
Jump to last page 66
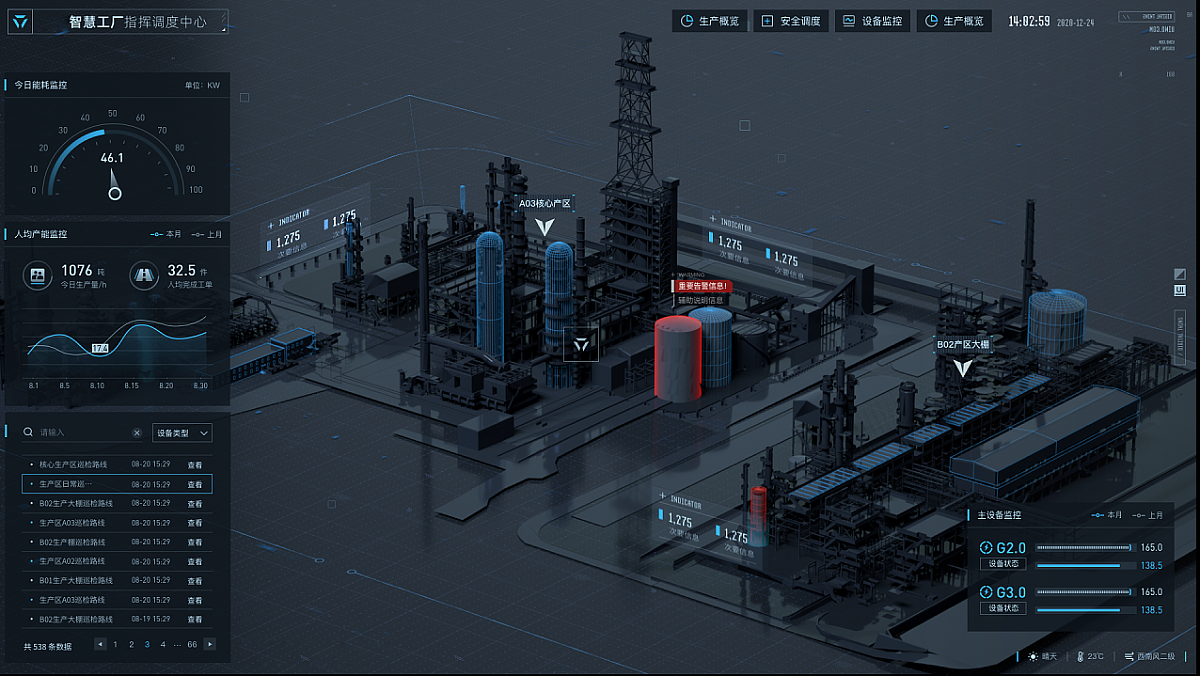192,645
